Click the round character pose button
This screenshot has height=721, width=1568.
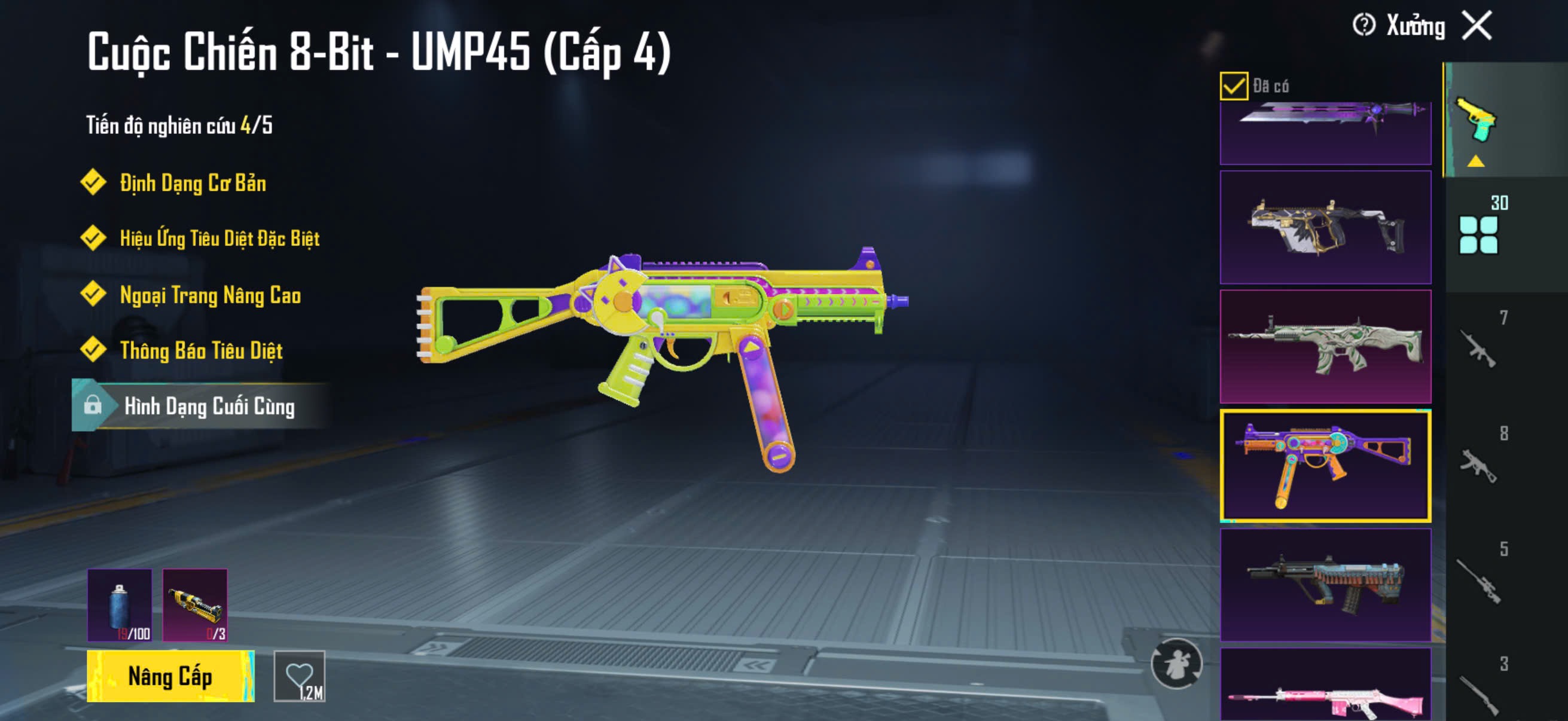pyautogui.click(x=1176, y=663)
